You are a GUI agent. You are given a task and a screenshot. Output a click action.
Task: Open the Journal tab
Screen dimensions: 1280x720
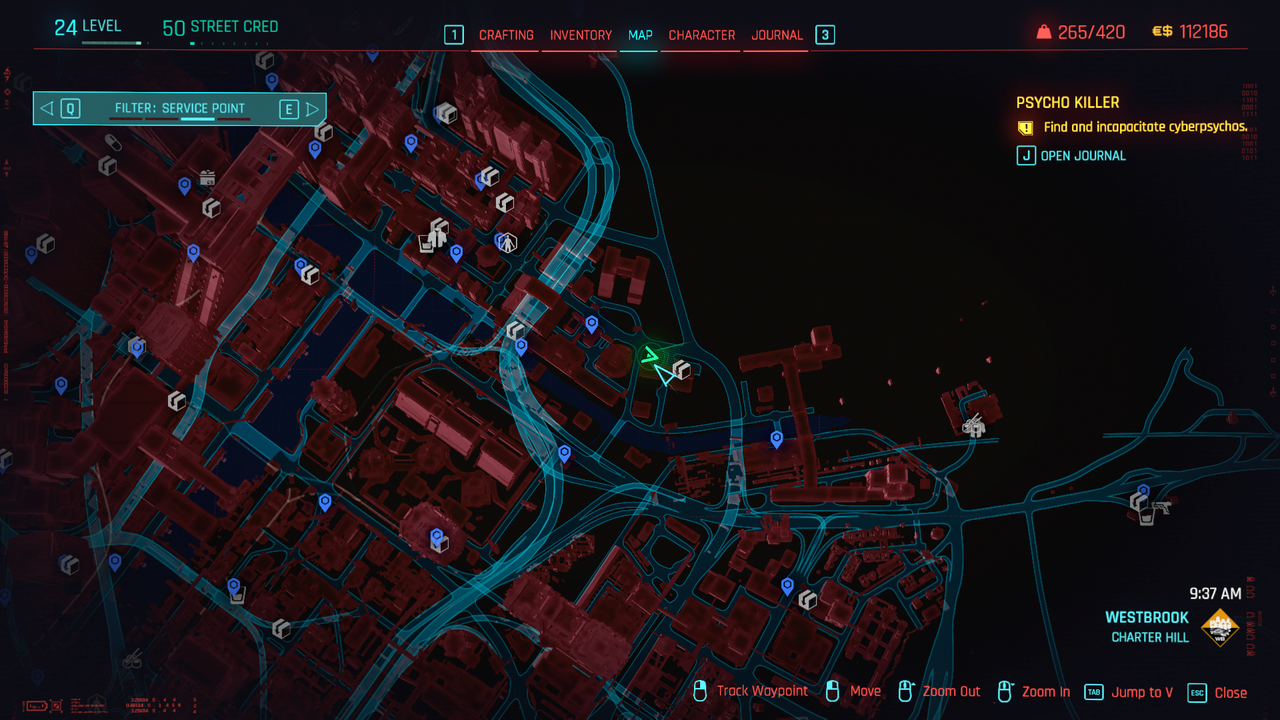777,35
